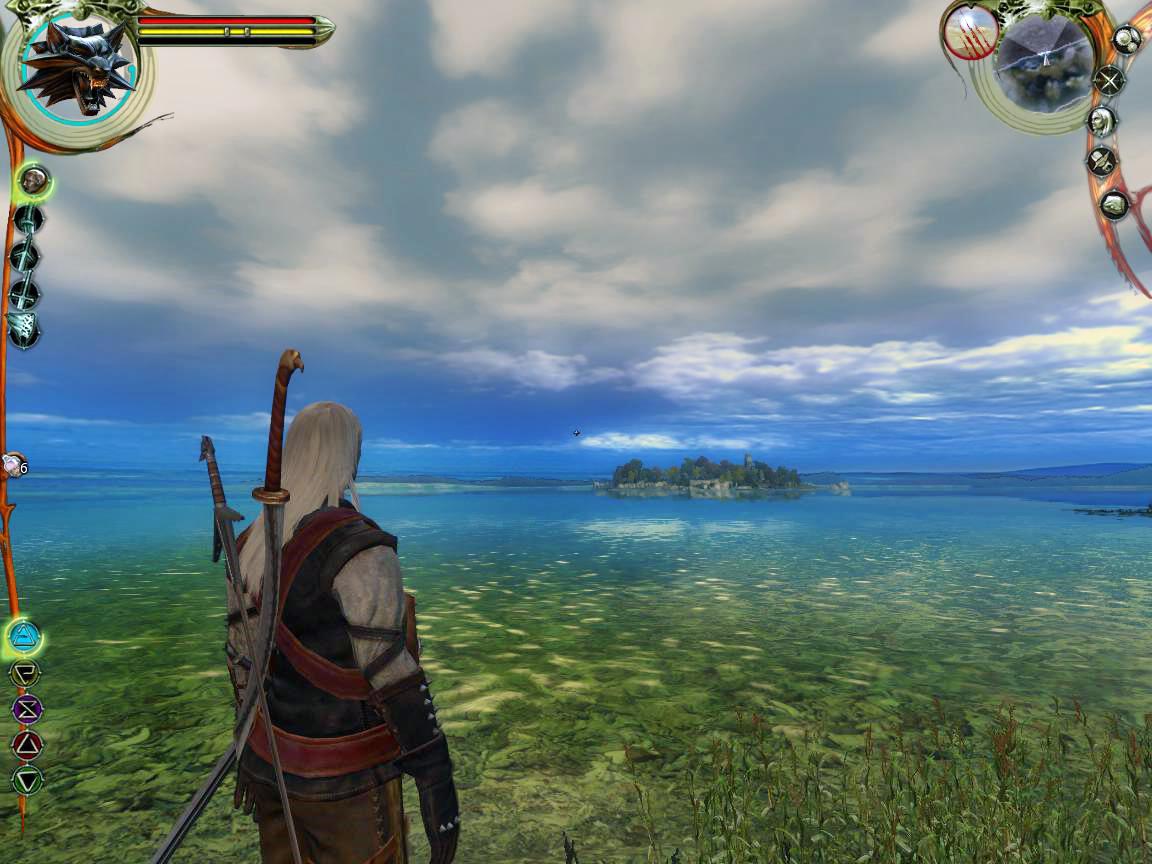Click the circular minimap
The height and width of the screenshot is (864, 1152).
(1044, 63)
